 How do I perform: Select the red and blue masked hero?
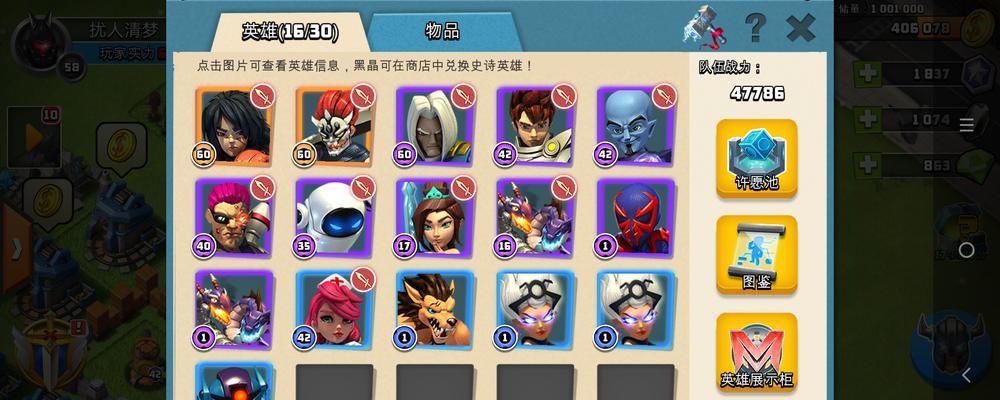[x=636, y=218]
